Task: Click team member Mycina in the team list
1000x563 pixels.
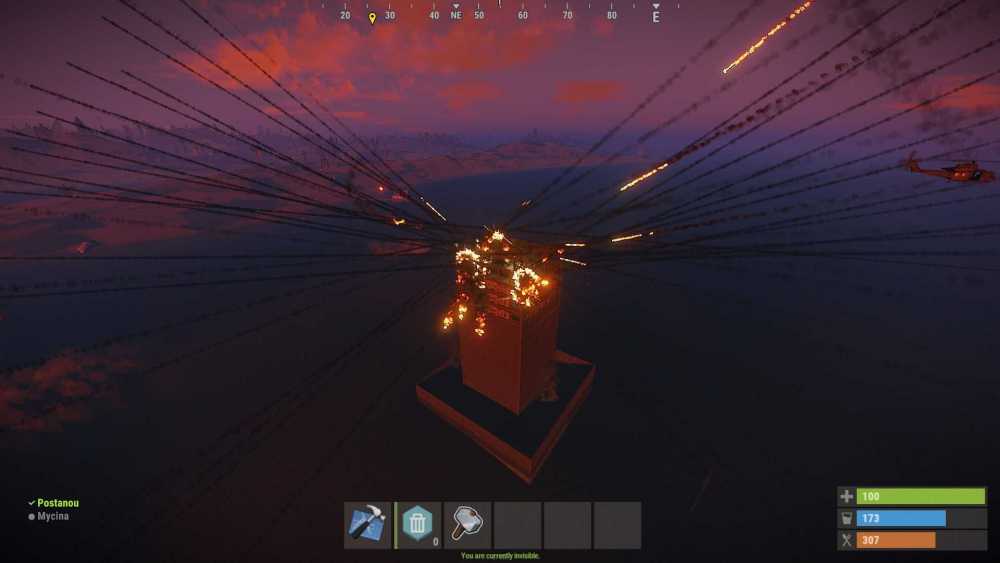Action: [54, 516]
